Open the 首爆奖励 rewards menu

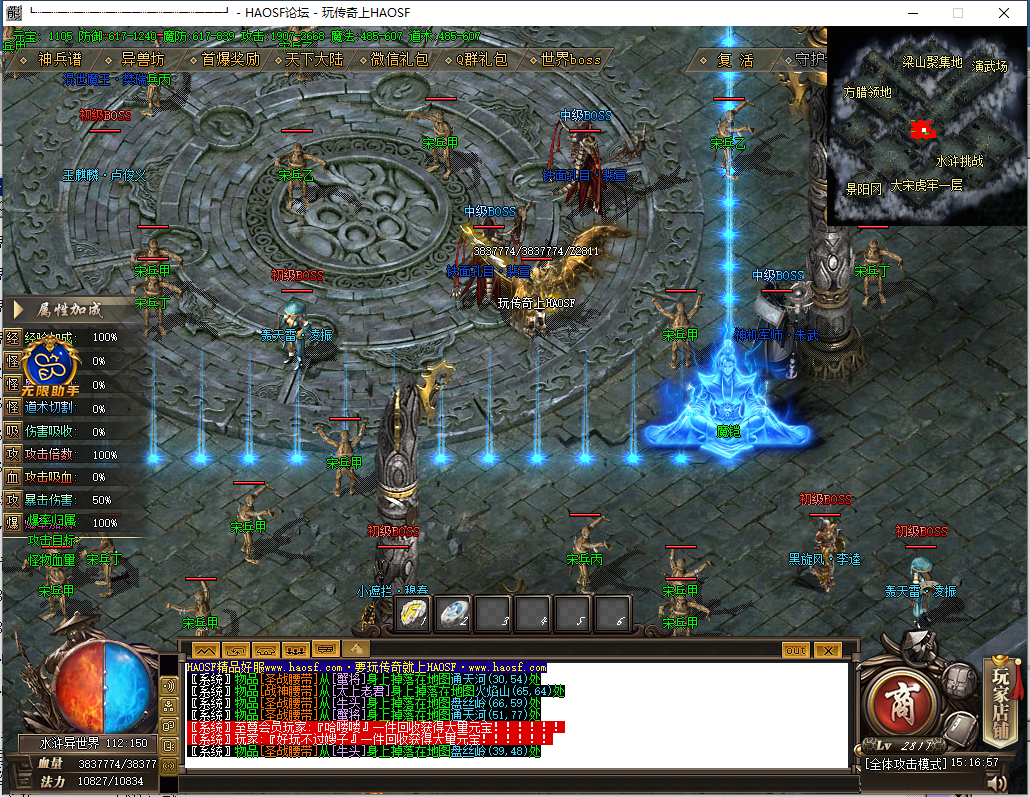coord(230,60)
